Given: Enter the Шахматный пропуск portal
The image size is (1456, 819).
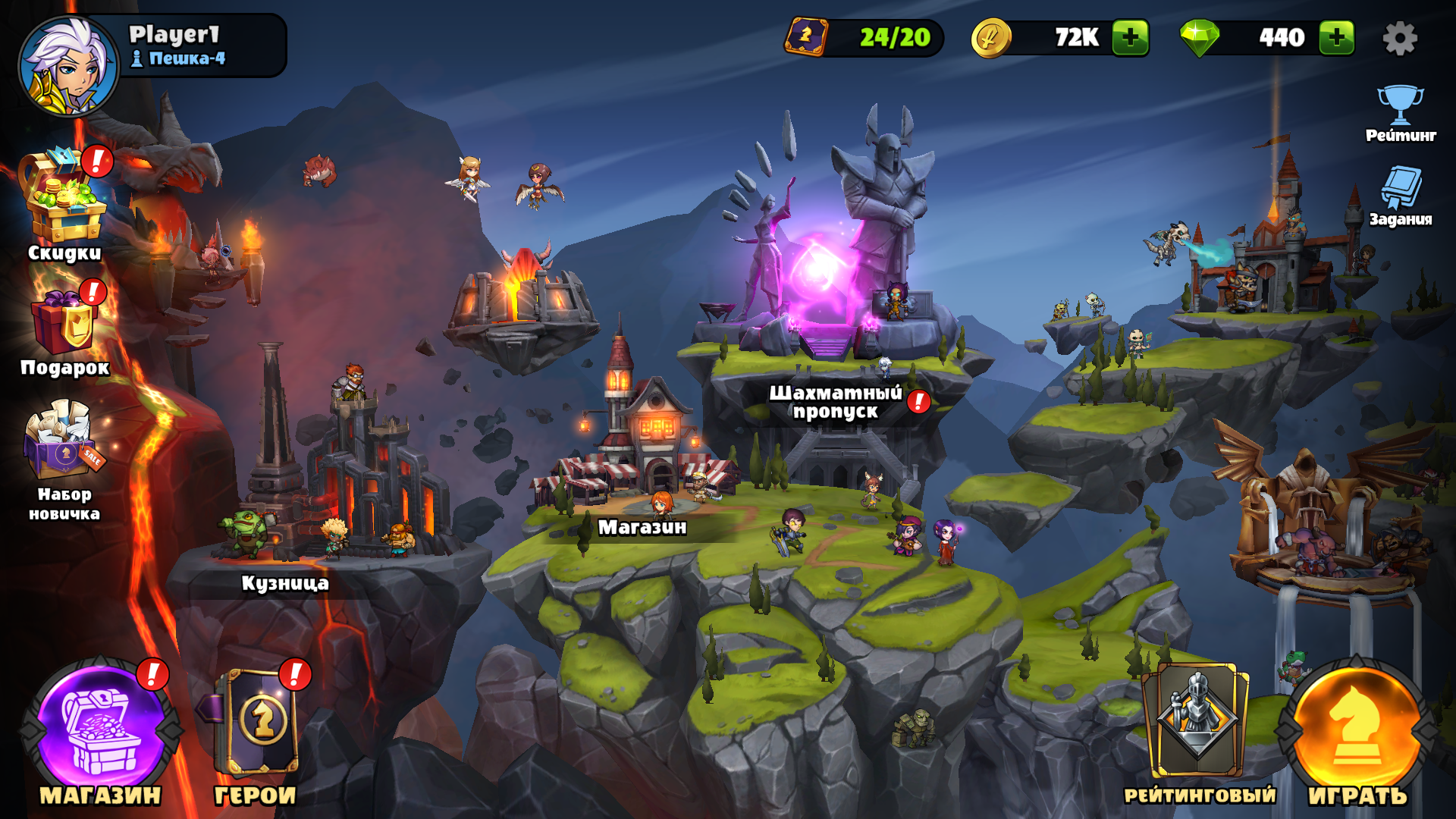Looking at the screenshot, I should (x=834, y=402).
